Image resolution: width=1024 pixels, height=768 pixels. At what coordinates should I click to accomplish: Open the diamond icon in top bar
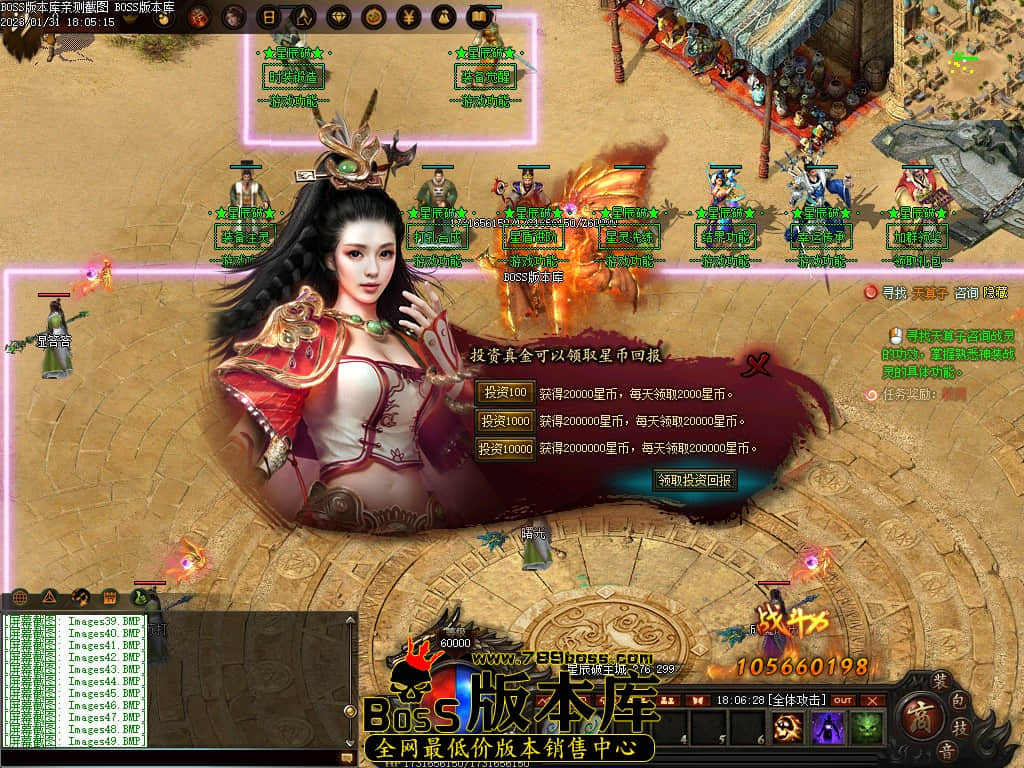(338, 17)
